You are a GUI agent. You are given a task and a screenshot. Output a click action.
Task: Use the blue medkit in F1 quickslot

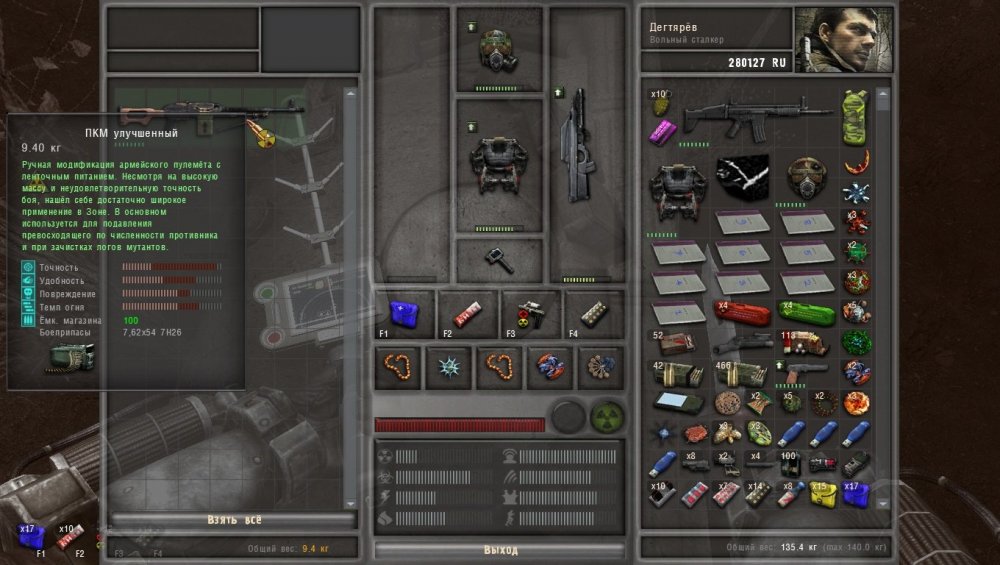tap(404, 311)
